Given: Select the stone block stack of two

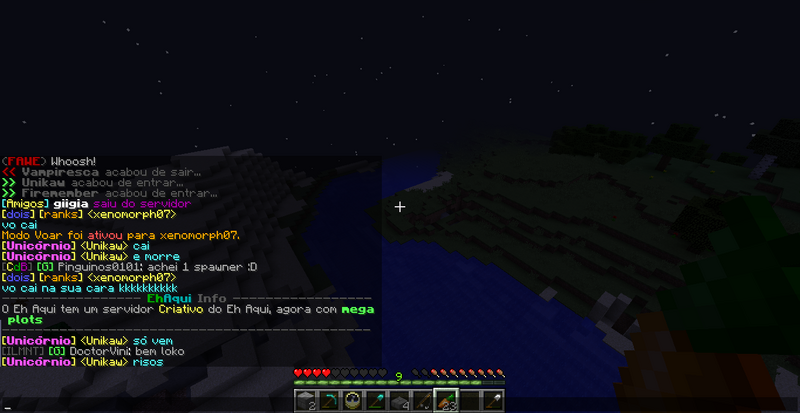Looking at the screenshot, I should pos(309,401).
